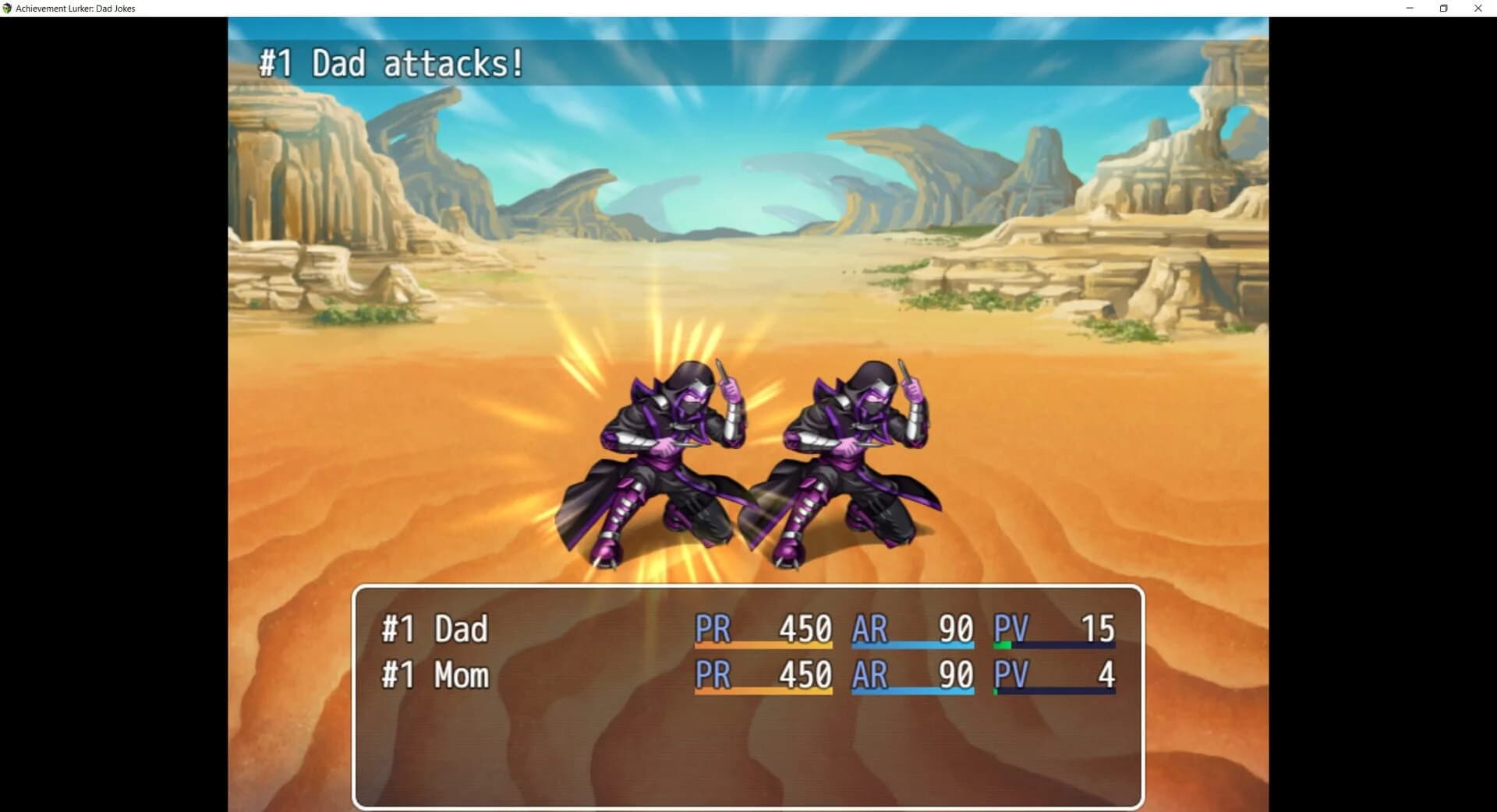The image size is (1497, 812).
Task: Click the AR stat label on Mom's row
Action: coord(871,675)
